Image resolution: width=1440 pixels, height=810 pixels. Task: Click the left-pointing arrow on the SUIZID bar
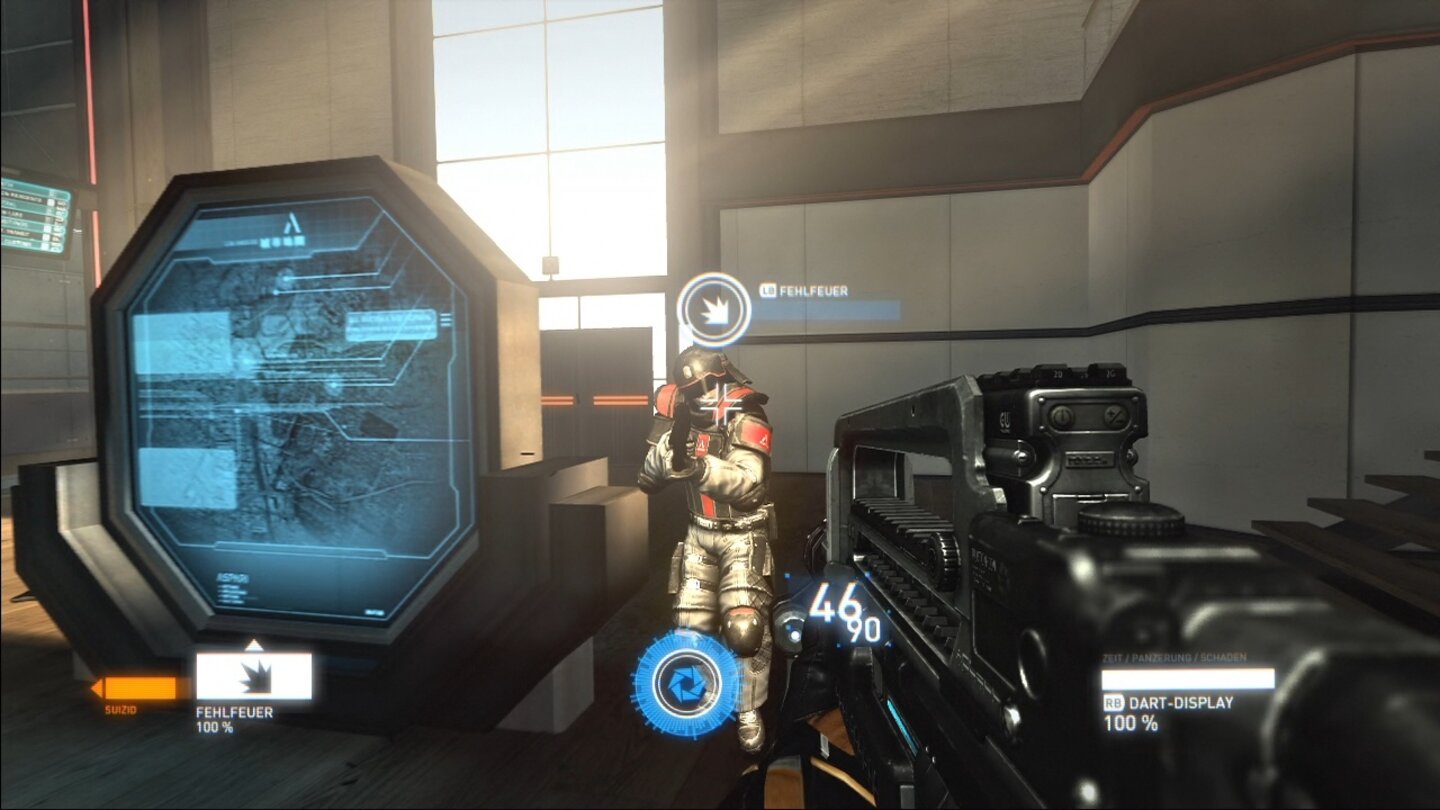tap(98, 689)
